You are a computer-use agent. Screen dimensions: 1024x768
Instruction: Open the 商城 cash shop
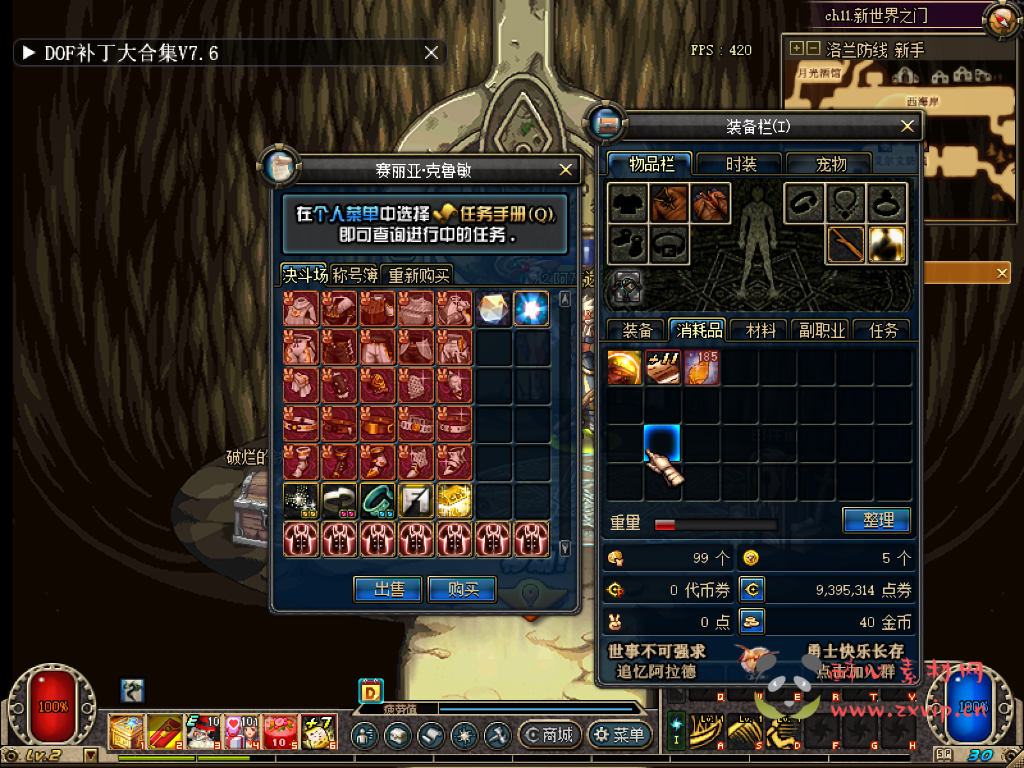point(547,735)
